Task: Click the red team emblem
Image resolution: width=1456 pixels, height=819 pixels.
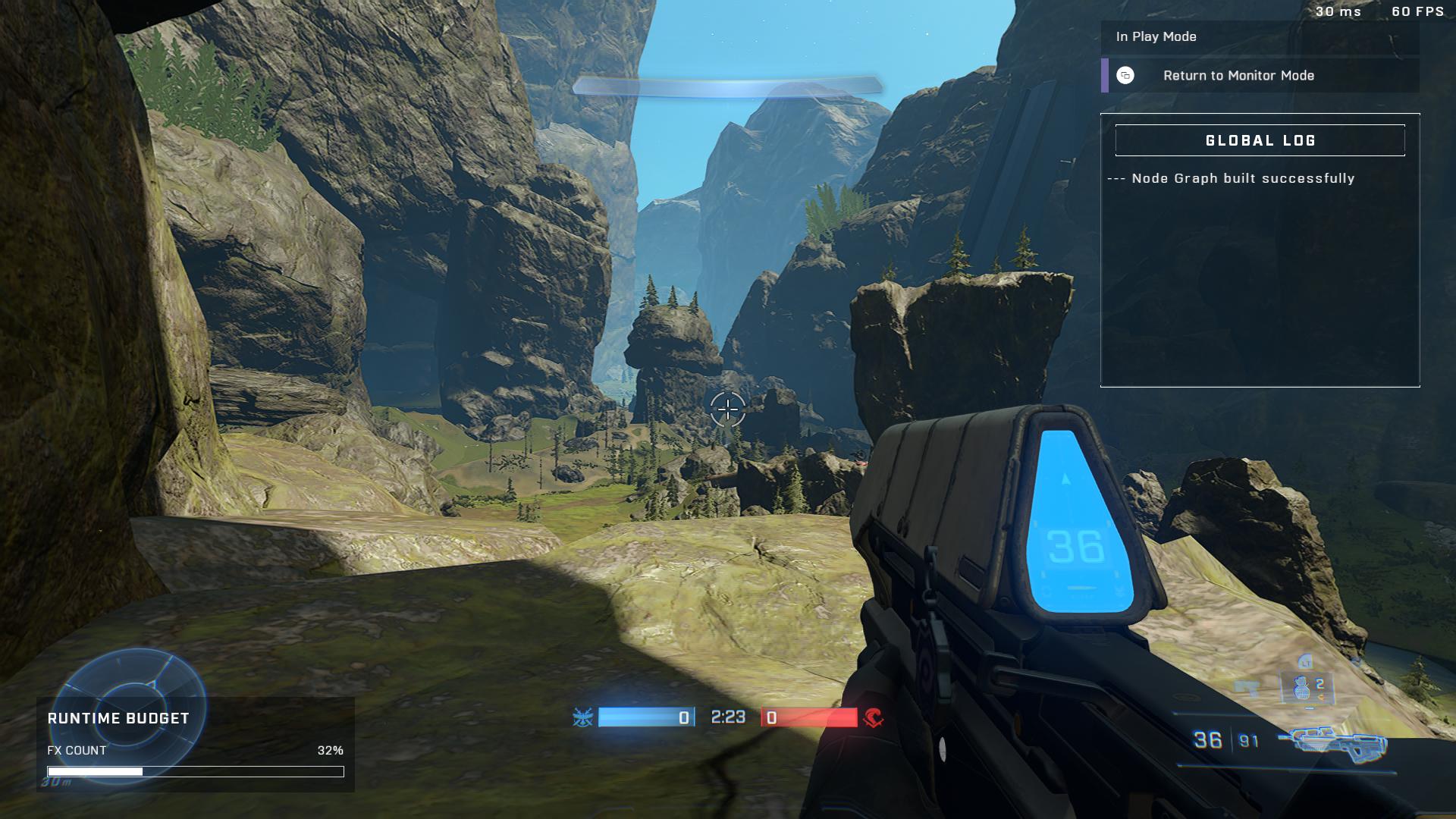Action: 874,717
